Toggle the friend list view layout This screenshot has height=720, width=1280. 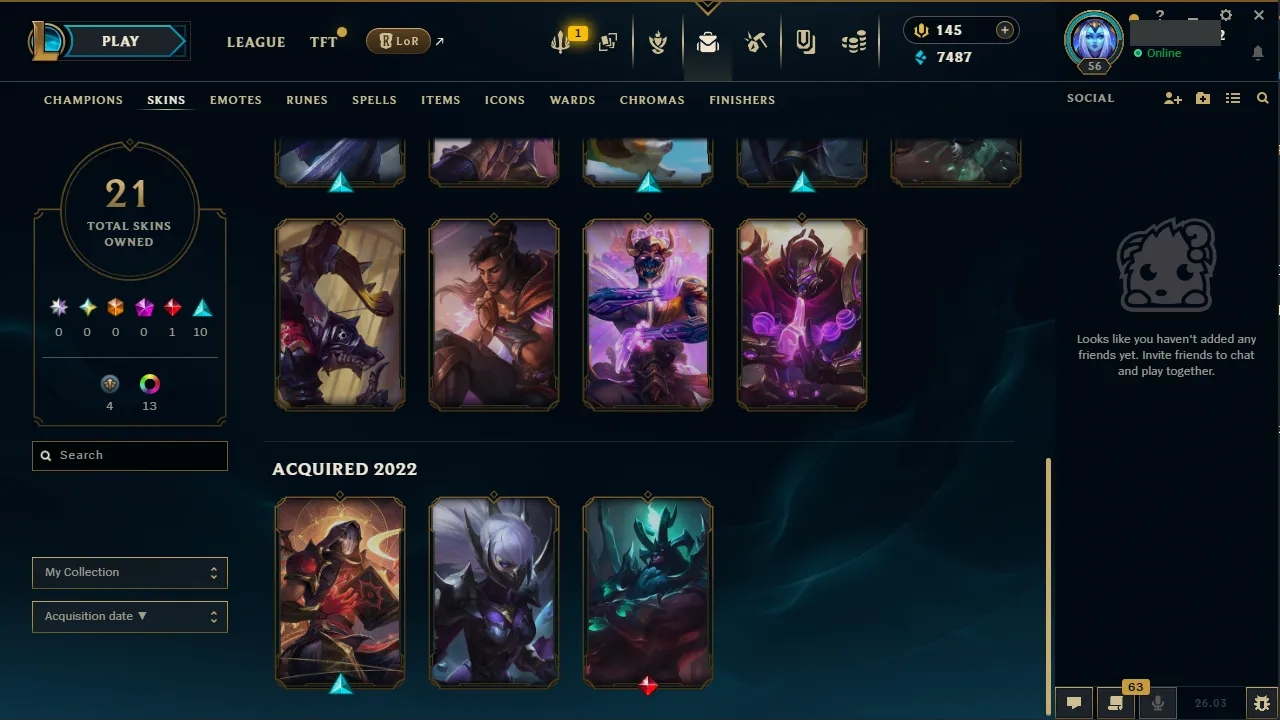1233,98
